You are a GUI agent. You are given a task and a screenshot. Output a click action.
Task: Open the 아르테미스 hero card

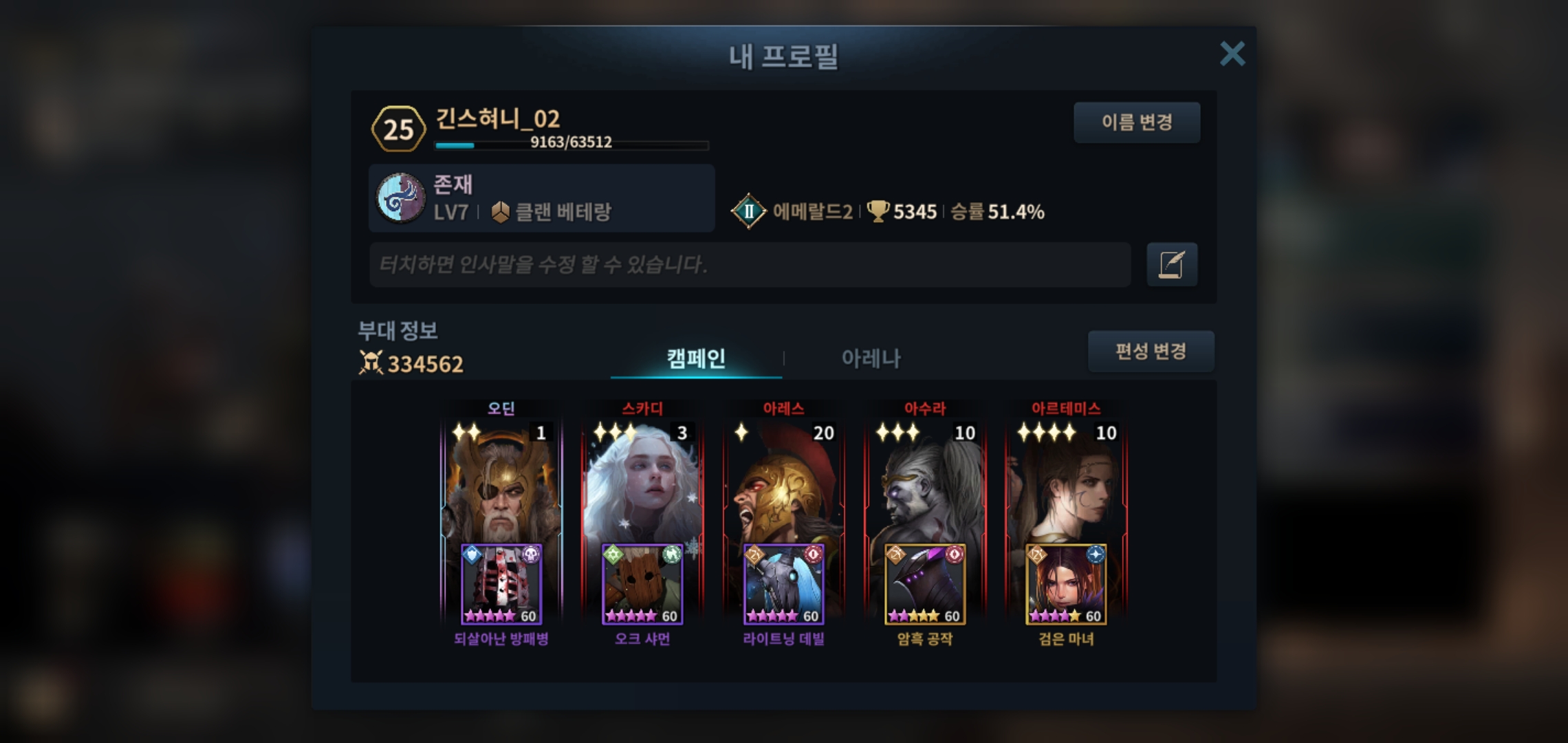[1066, 482]
